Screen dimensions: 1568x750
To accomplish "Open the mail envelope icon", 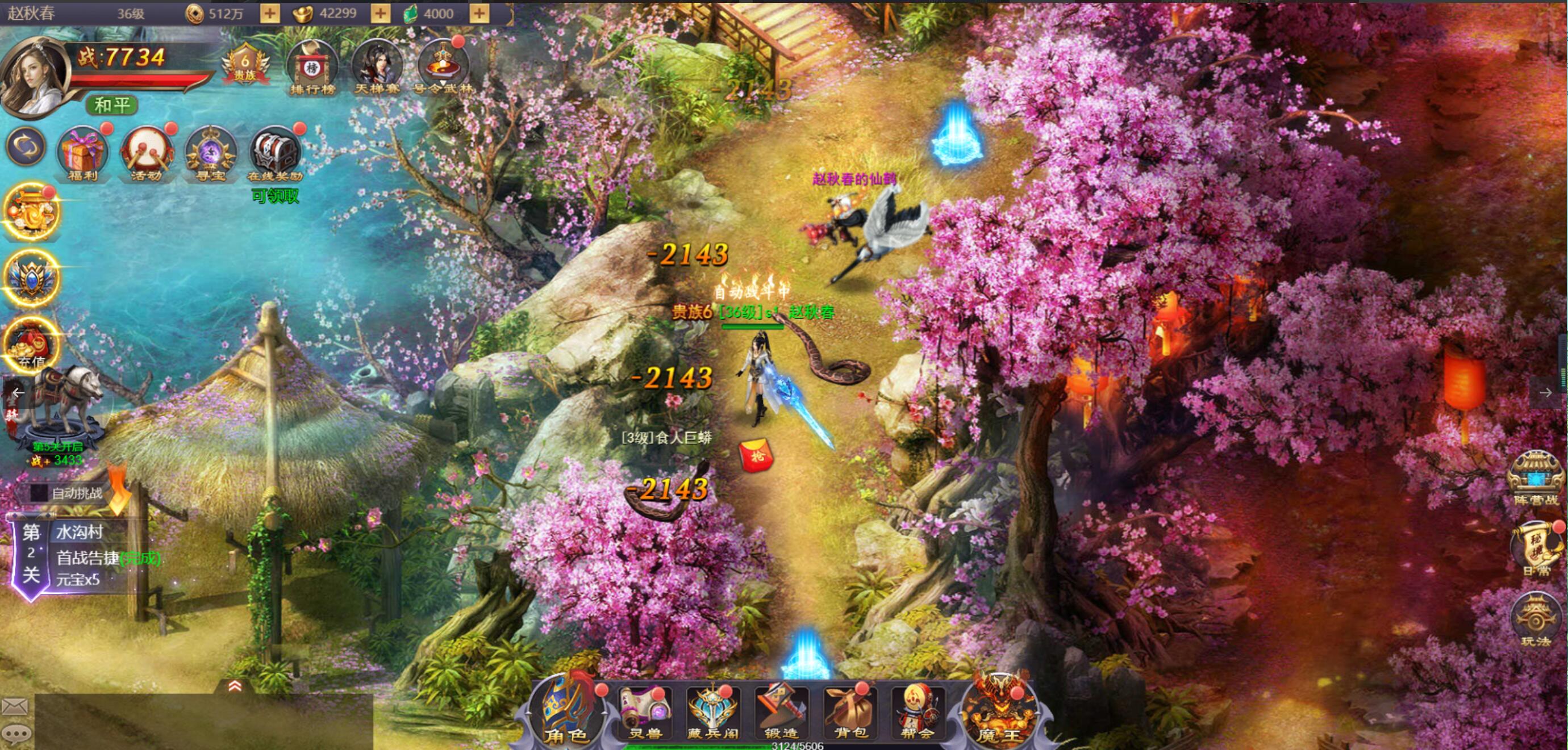I will 15,706.
